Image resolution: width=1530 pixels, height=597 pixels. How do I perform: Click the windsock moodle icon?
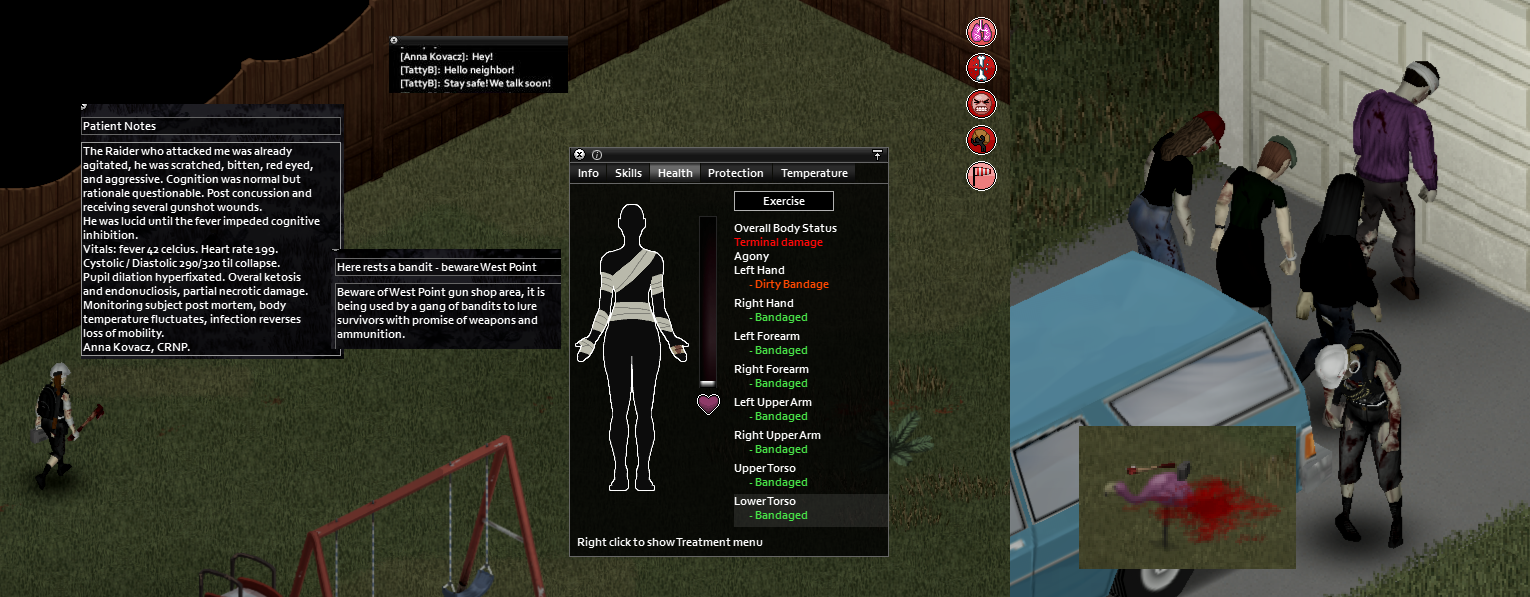coord(981,176)
